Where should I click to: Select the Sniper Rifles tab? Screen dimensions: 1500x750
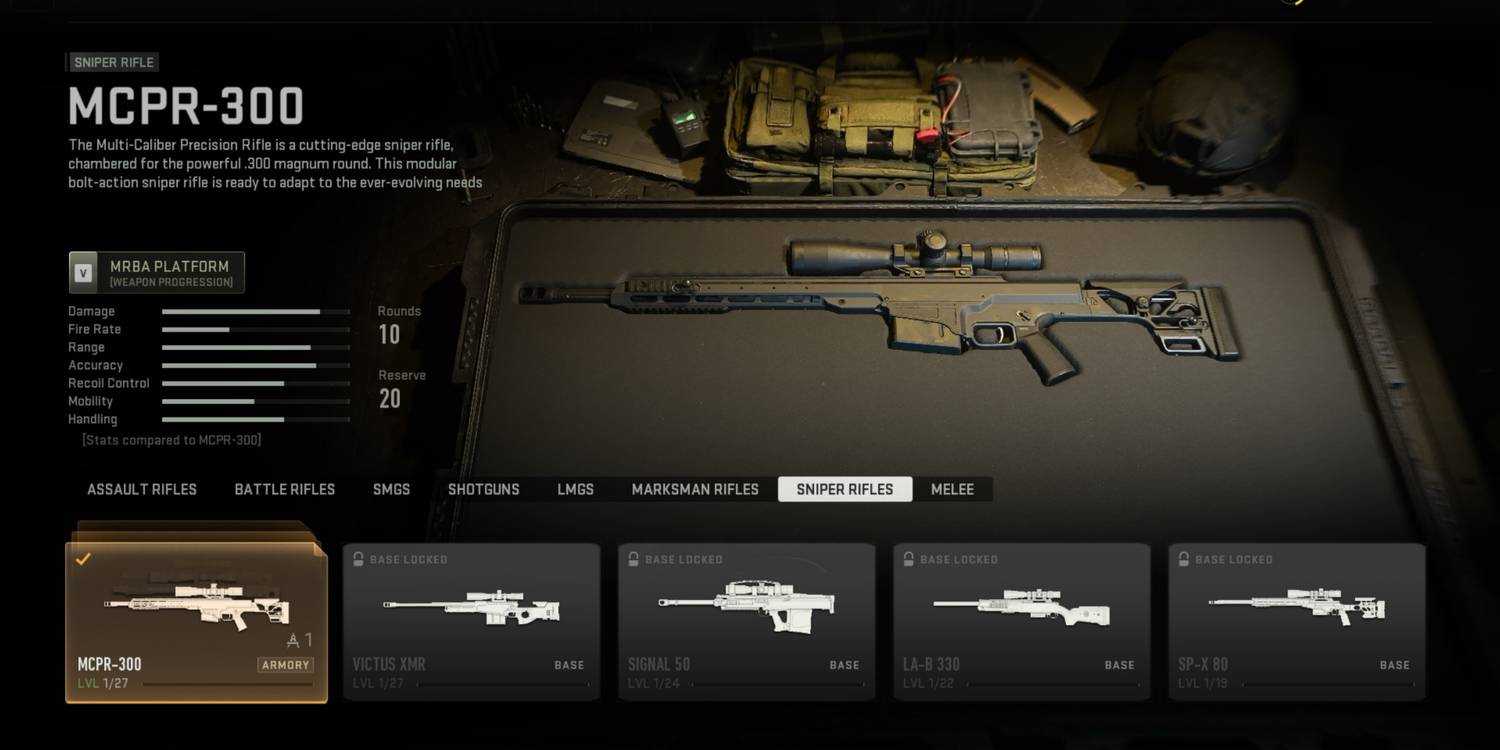click(845, 489)
